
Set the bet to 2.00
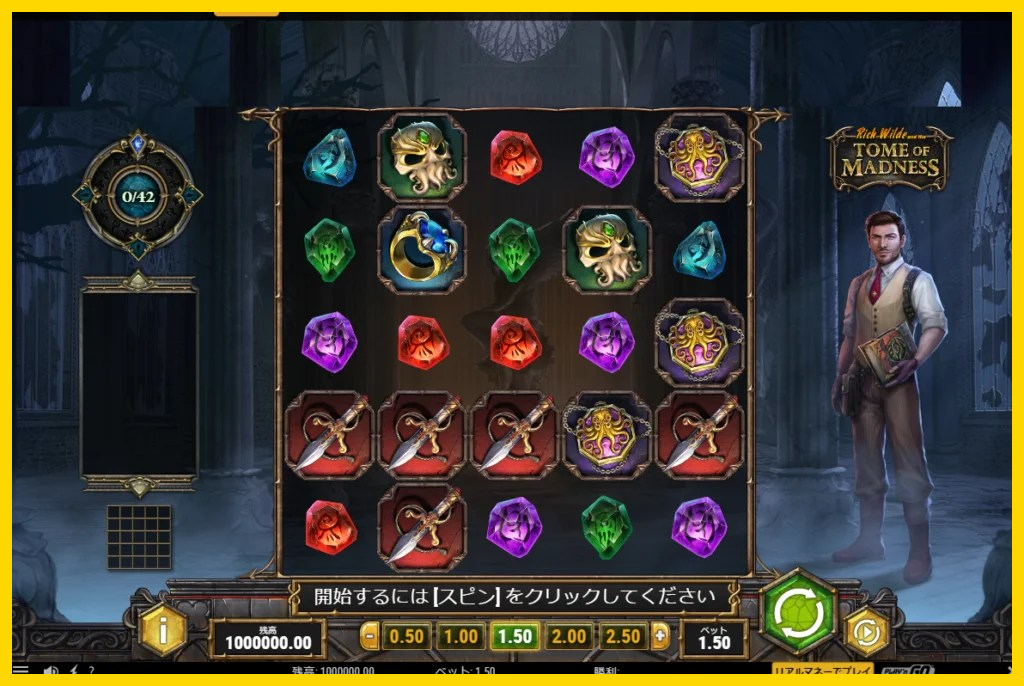[568, 636]
